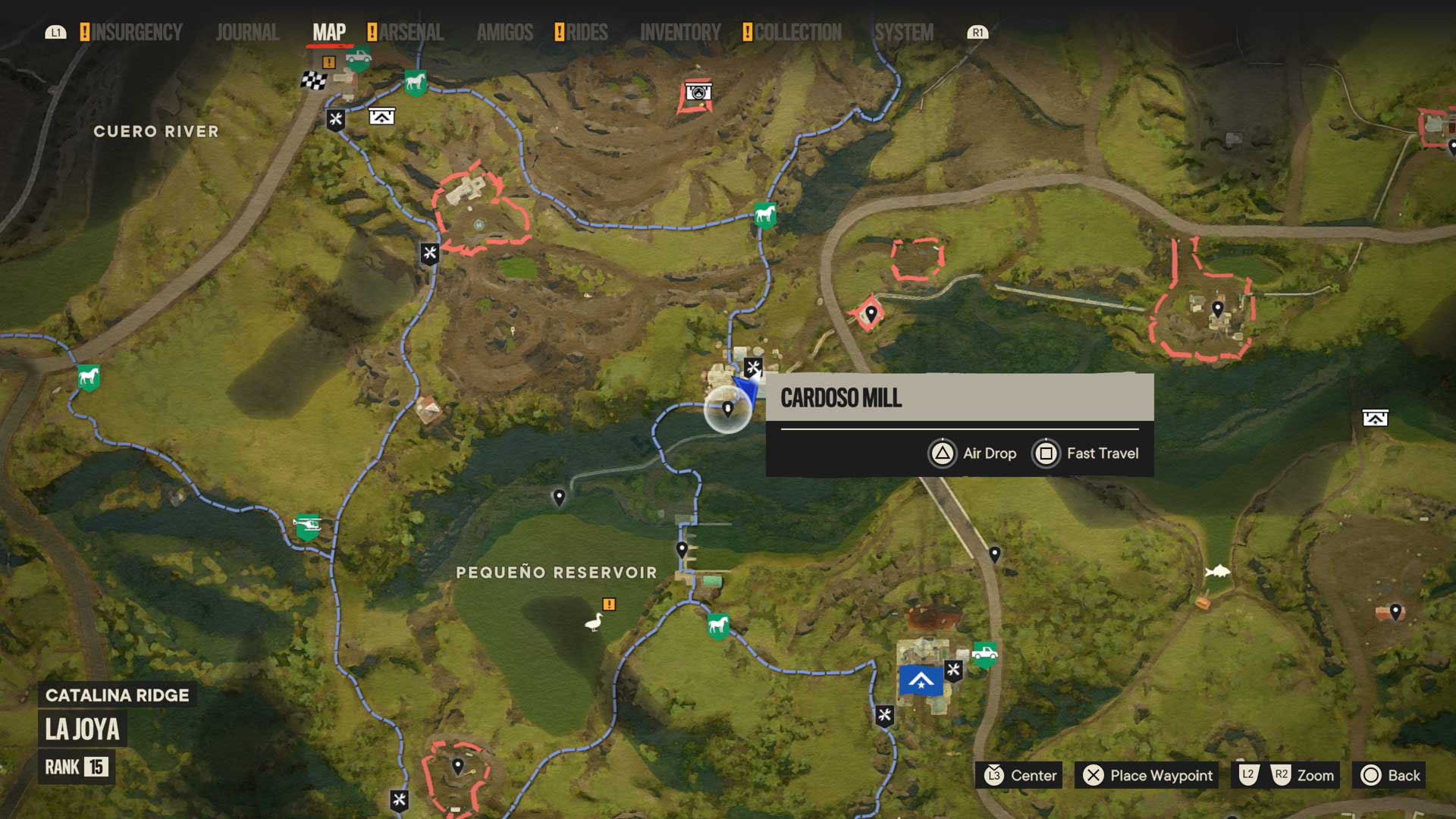Screen dimensions: 1456x819
Task: Request an Air Drop at Cardoso Mill
Action: 973,453
